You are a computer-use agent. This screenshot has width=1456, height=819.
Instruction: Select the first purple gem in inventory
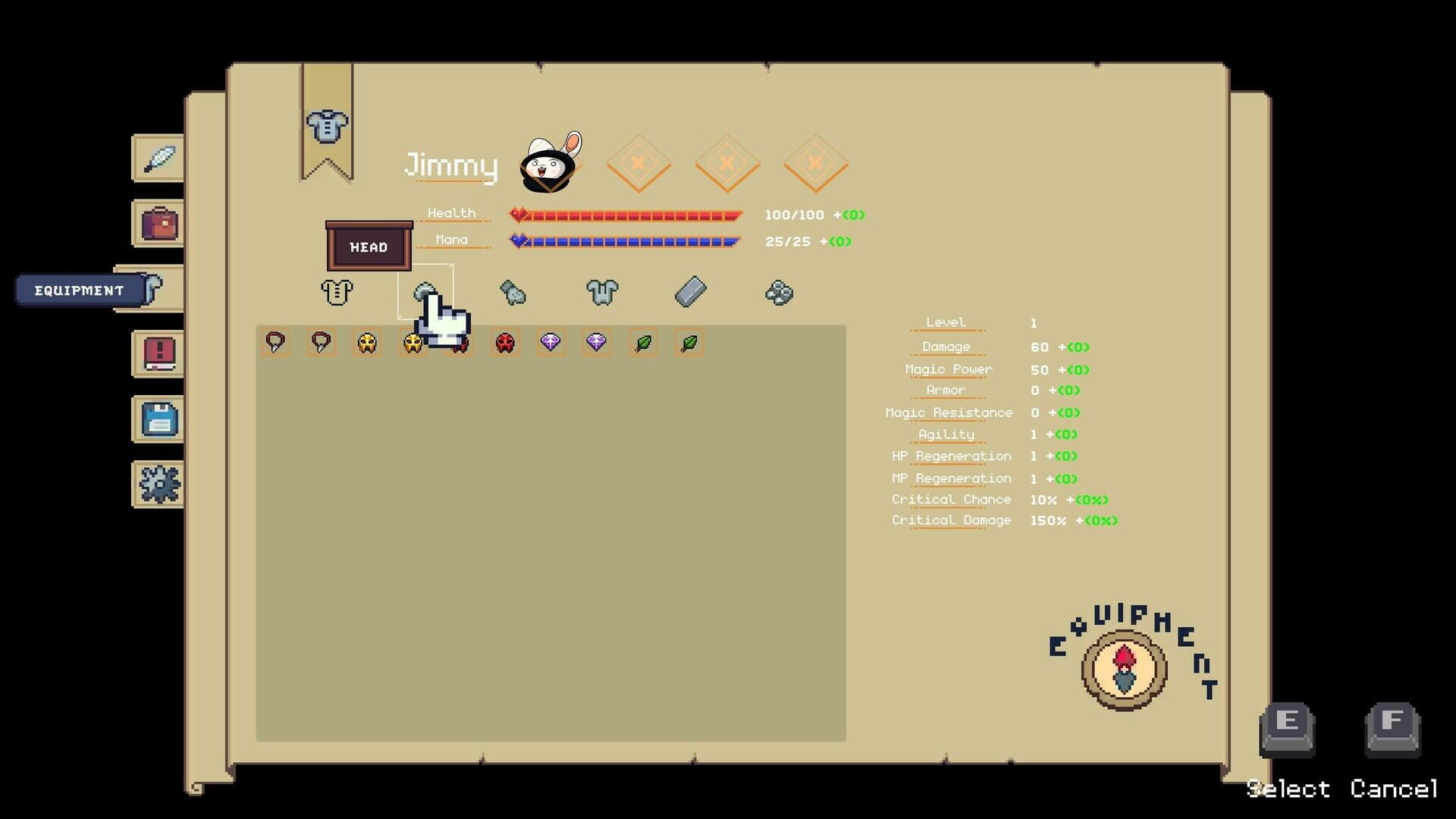[551, 343]
